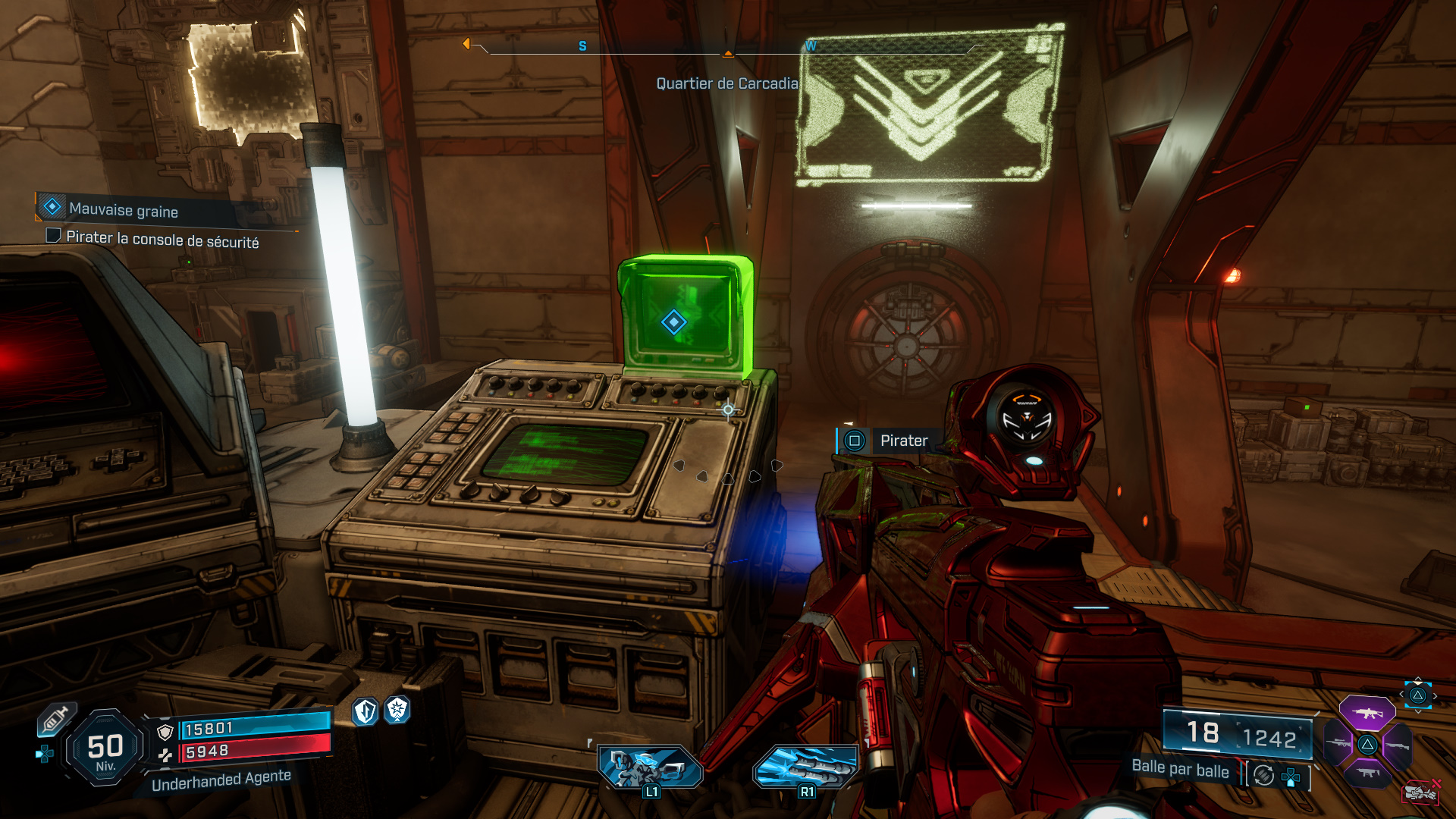Select the assault rifle in the weapon wheel
1456x819 pixels.
(1367, 714)
